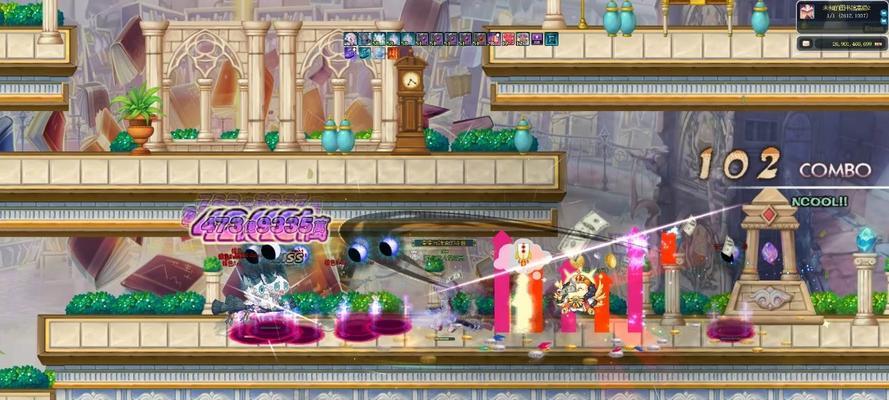Screen dimensions: 889x400
Task: Click the red heart-shaped buff icon
Action: pyautogui.click(x=509, y=39)
